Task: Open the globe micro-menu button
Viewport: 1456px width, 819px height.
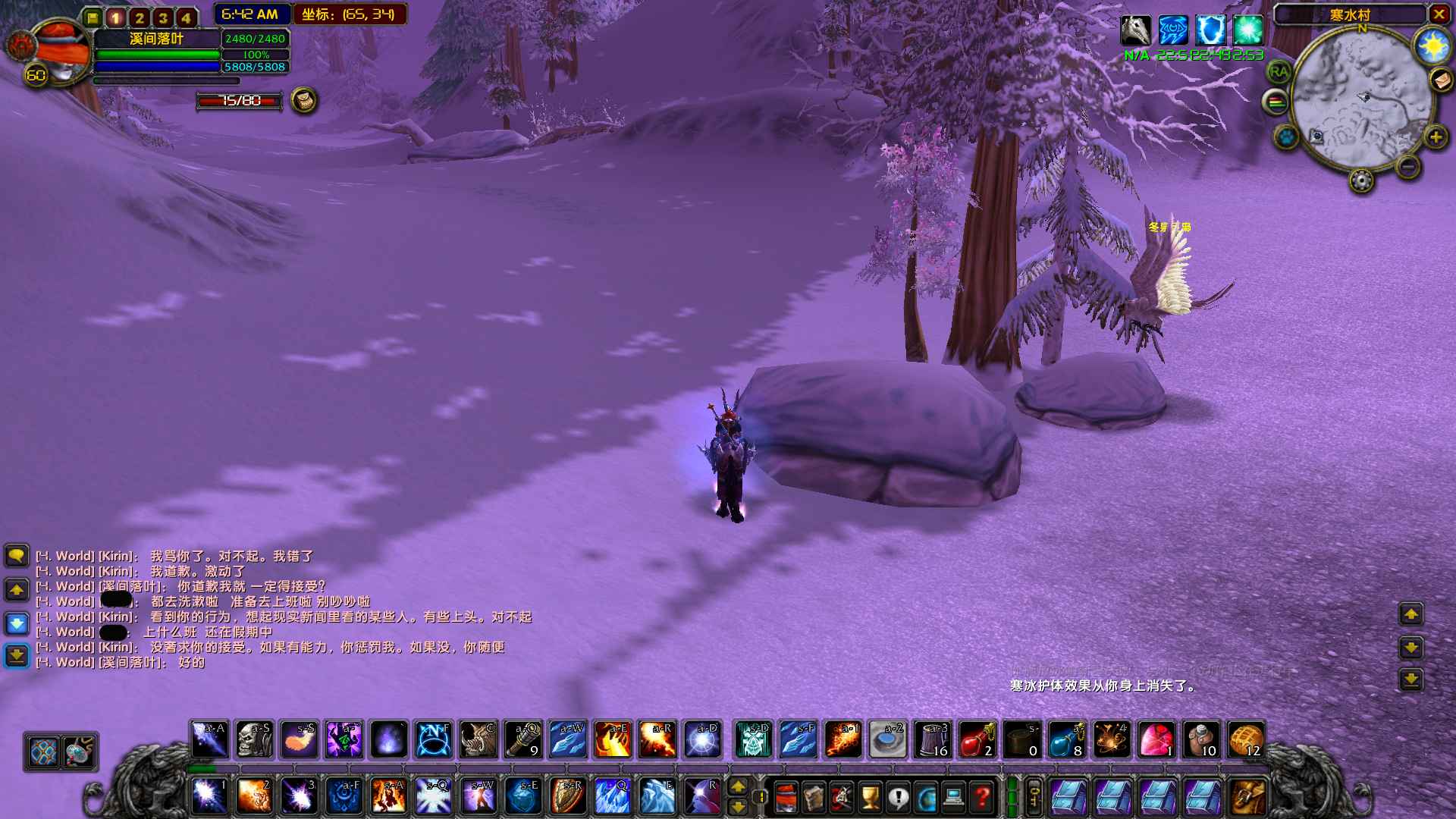Action: pyautogui.click(x=926, y=798)
